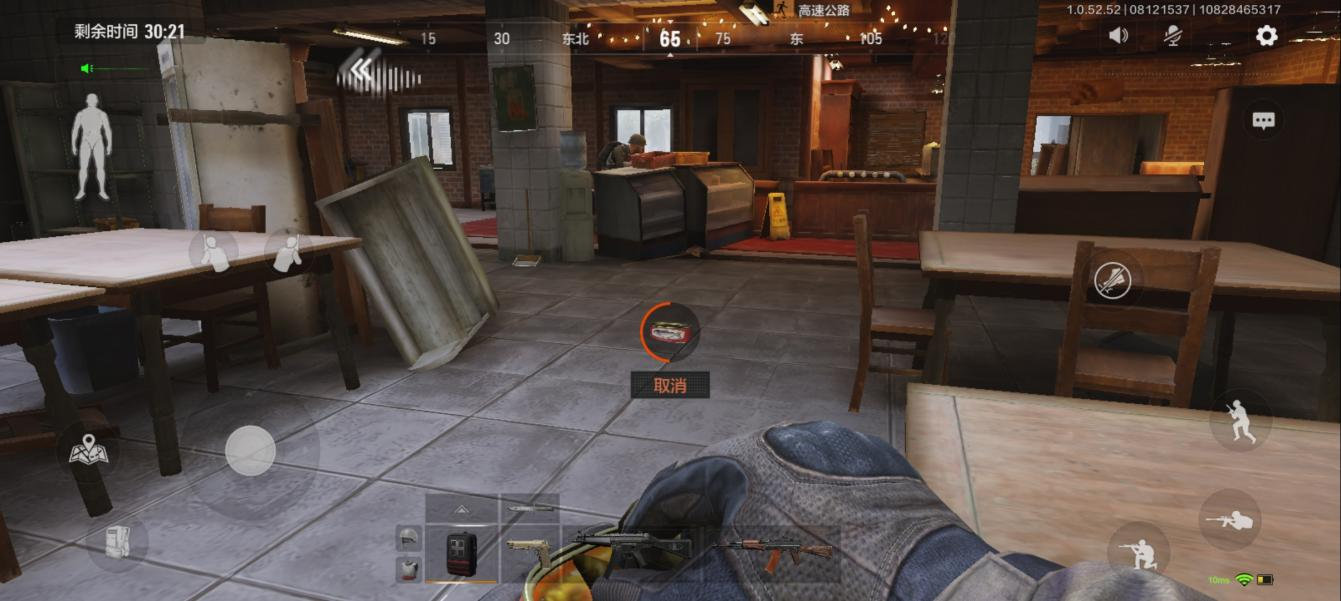The width and height of the screenshot is (1341, 601).
Task: Toggle the speaker sound icon
Action: (x=1118, y=36)
